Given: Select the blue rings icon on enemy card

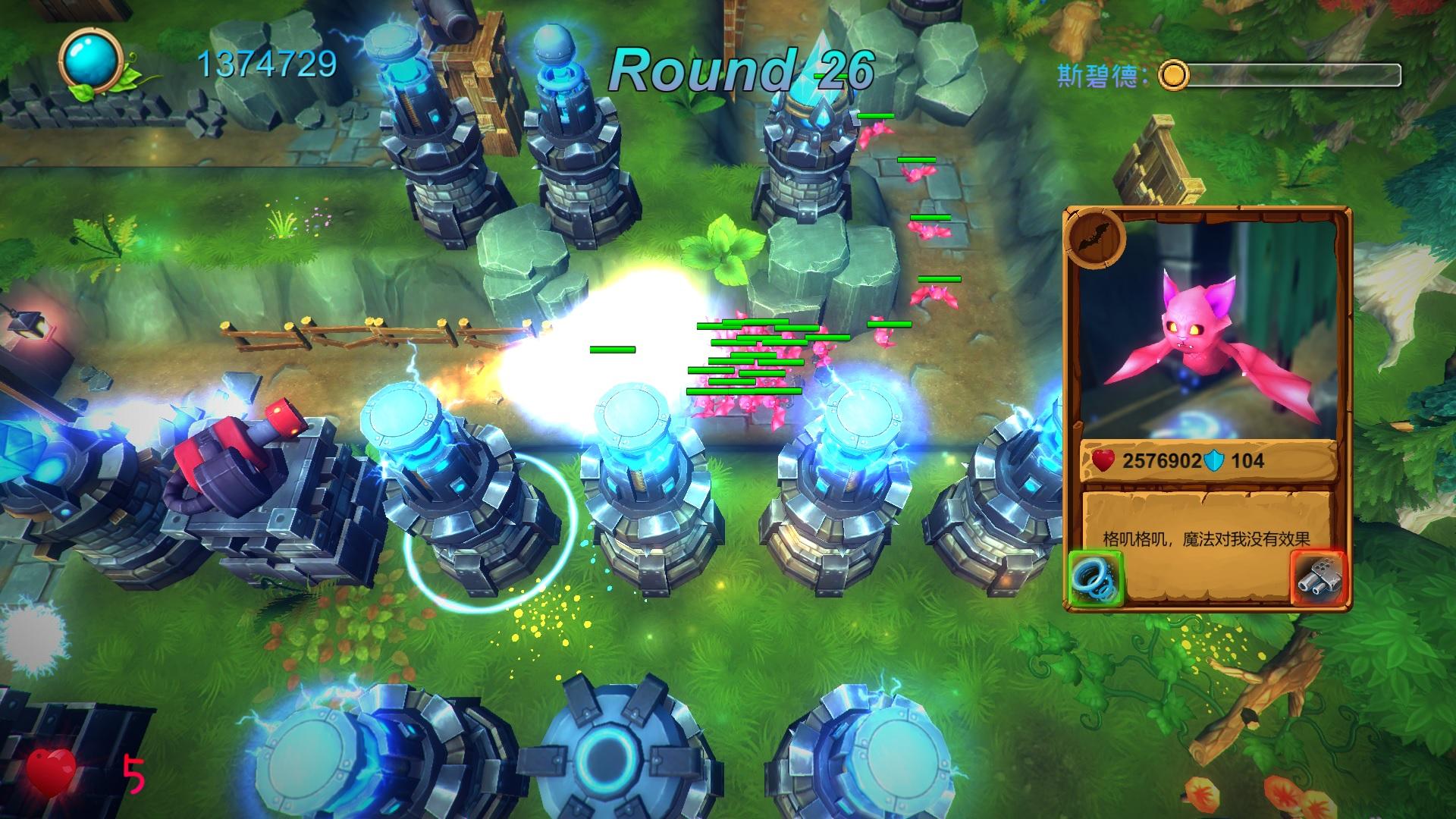Looking at the screenshot, I should click(x=1095, y=579).
